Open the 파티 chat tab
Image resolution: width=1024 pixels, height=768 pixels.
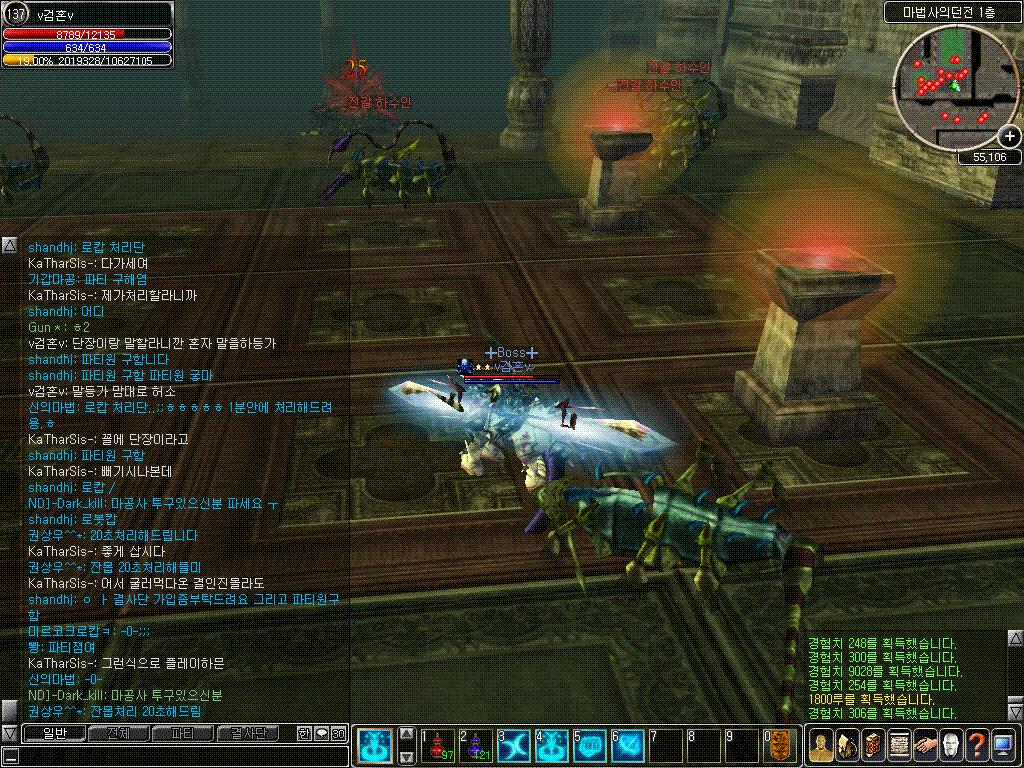click(x=182, y=734)
